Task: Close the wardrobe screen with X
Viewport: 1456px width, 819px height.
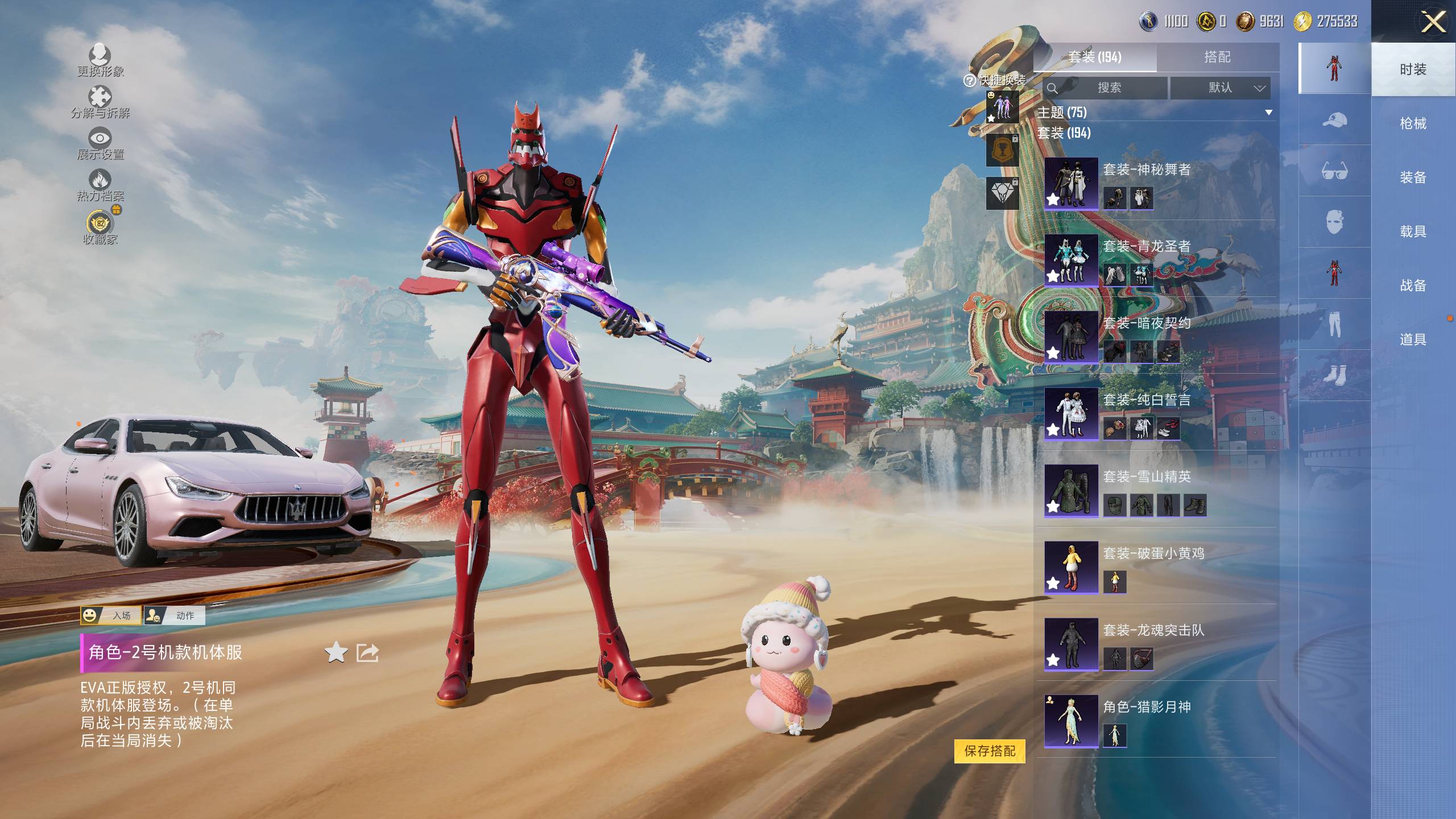Action: click(x=1433, y=23)
